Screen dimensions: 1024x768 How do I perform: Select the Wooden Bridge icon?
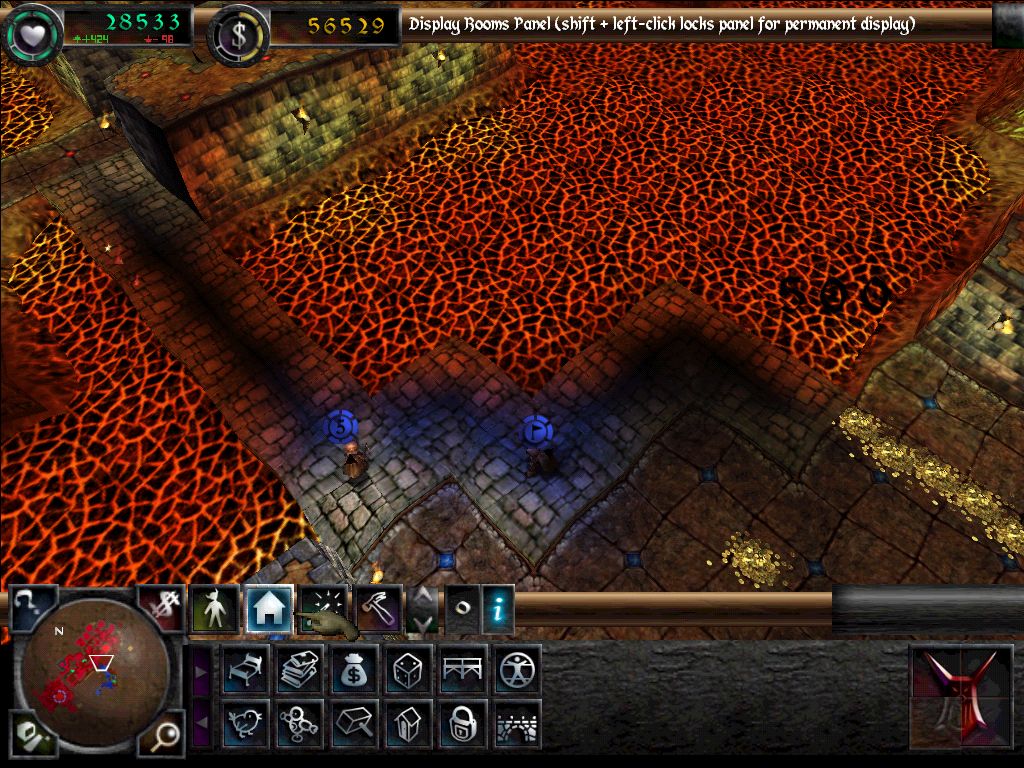click(x=463, y=669)
